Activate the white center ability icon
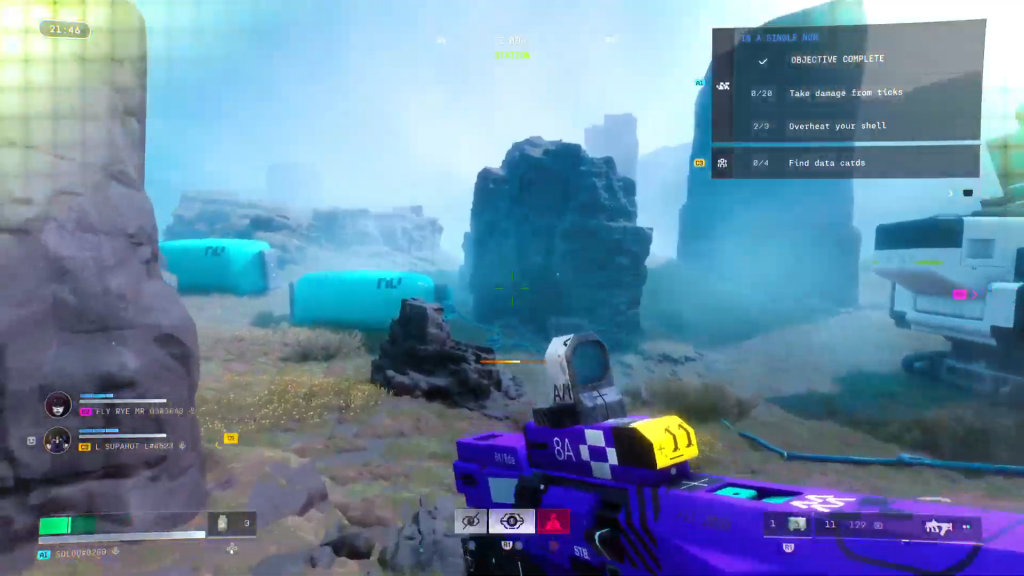Screen dimensions: 1024x576 (x=511, y=521)
